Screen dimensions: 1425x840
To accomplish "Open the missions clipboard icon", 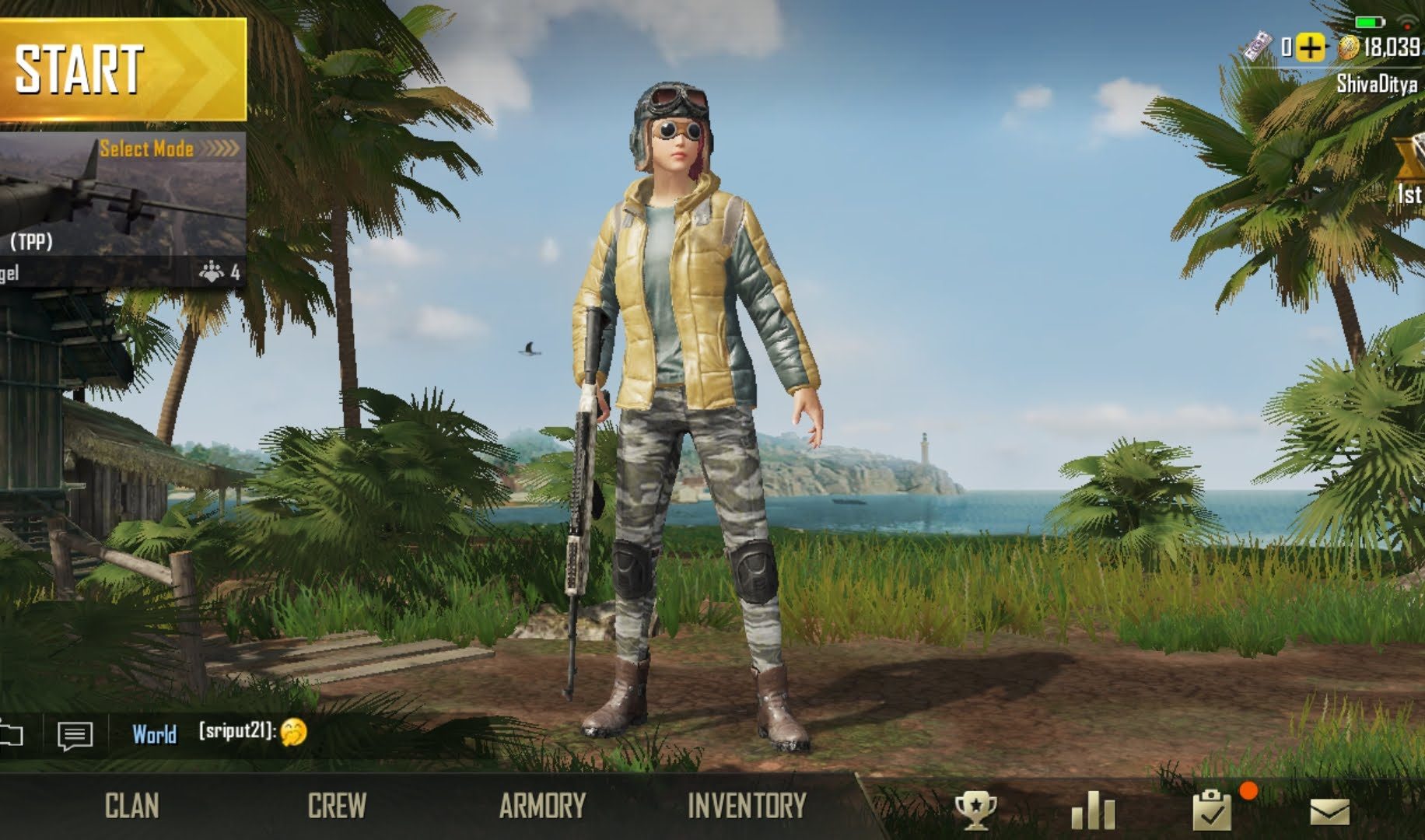I will [x=1212, y=810].
